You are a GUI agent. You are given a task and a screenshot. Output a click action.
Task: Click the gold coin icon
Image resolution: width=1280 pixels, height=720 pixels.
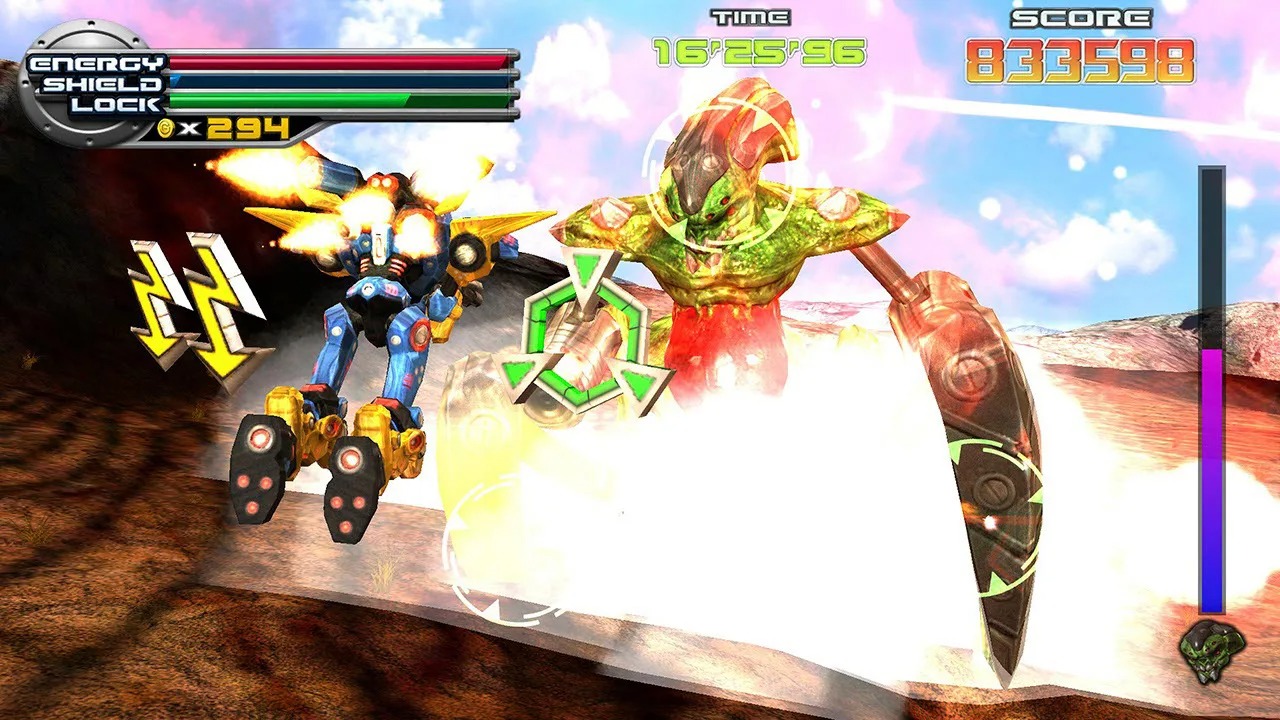[166, 128]
